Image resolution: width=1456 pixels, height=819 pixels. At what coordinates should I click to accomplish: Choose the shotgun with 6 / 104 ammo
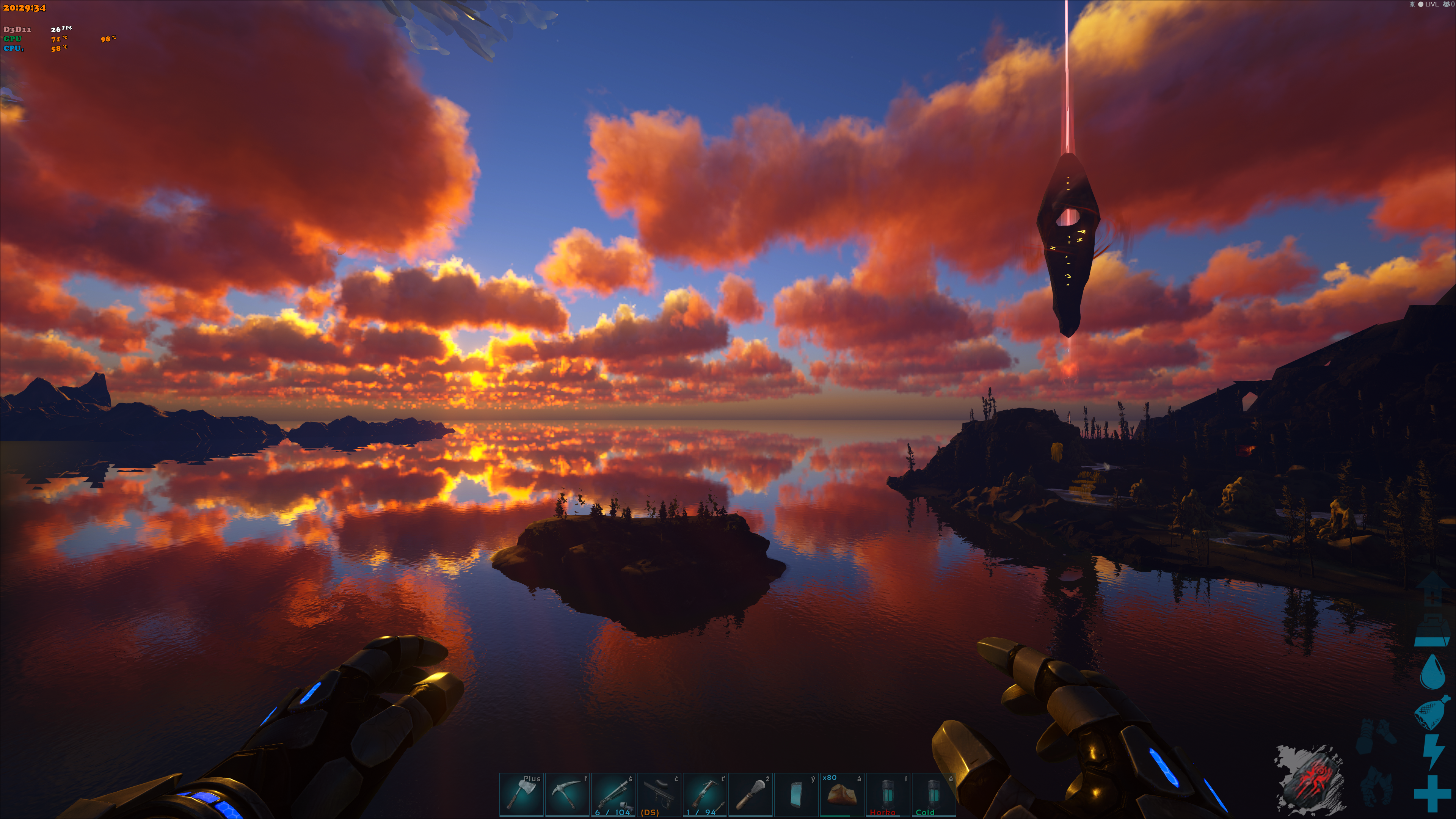[x=613, y=794]
